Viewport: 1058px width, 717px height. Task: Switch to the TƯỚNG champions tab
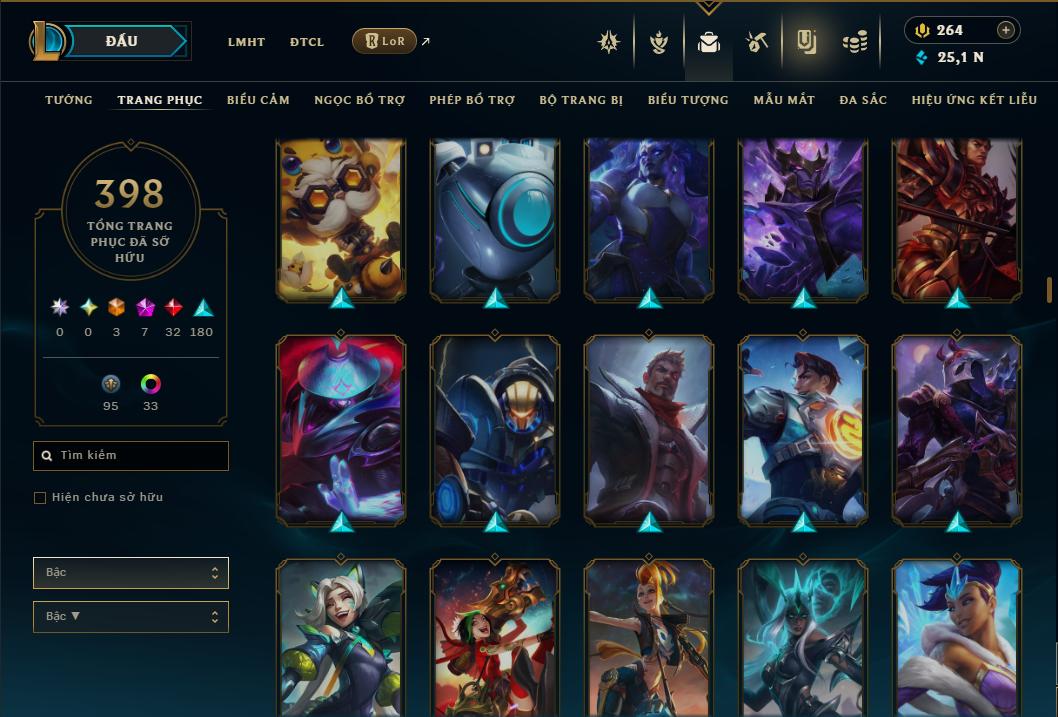[69, 100]
